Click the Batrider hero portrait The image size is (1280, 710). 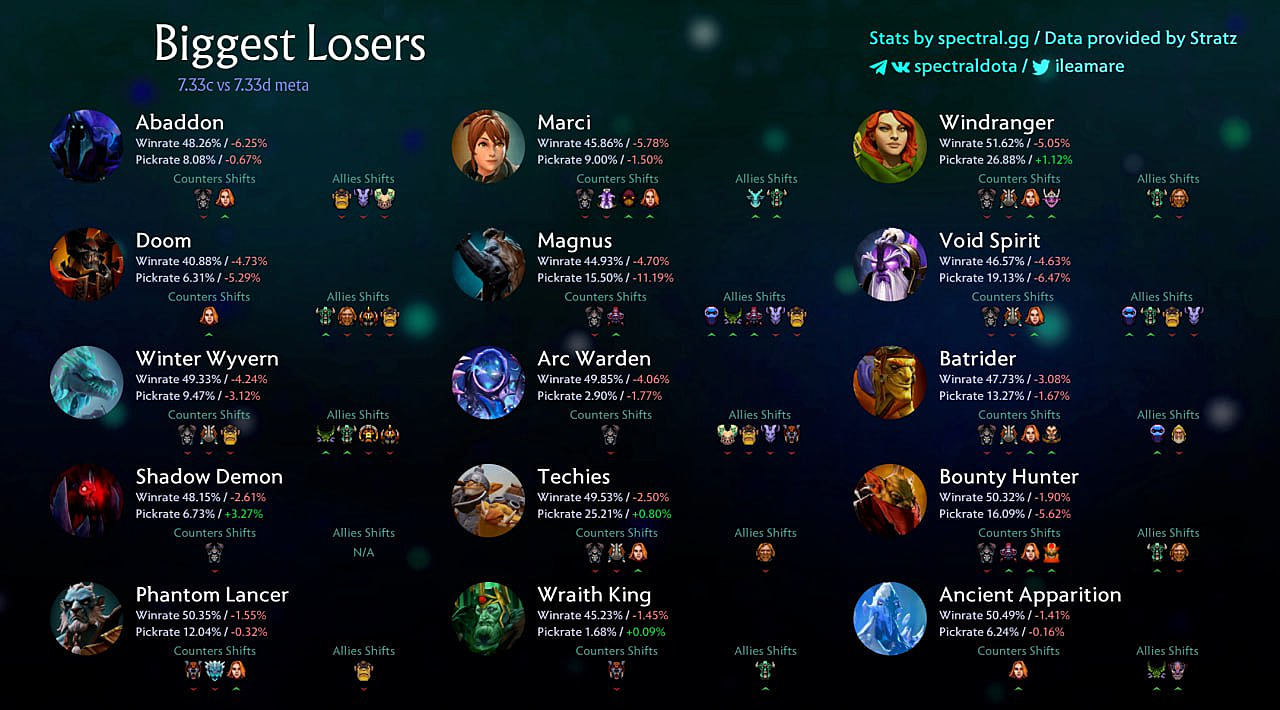coord(890,382)
